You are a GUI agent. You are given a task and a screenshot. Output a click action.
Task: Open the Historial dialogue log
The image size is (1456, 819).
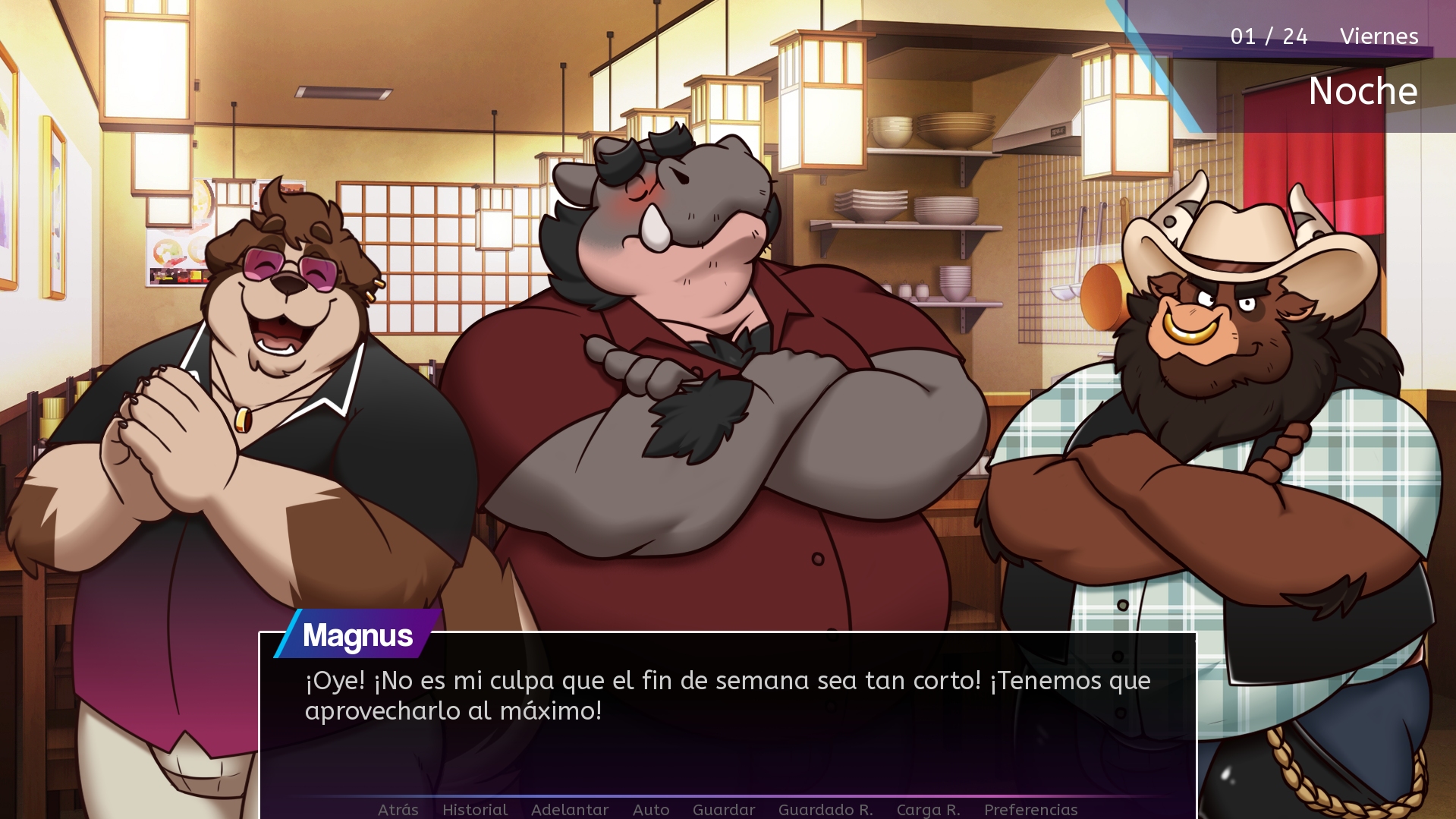click(475, 809)
